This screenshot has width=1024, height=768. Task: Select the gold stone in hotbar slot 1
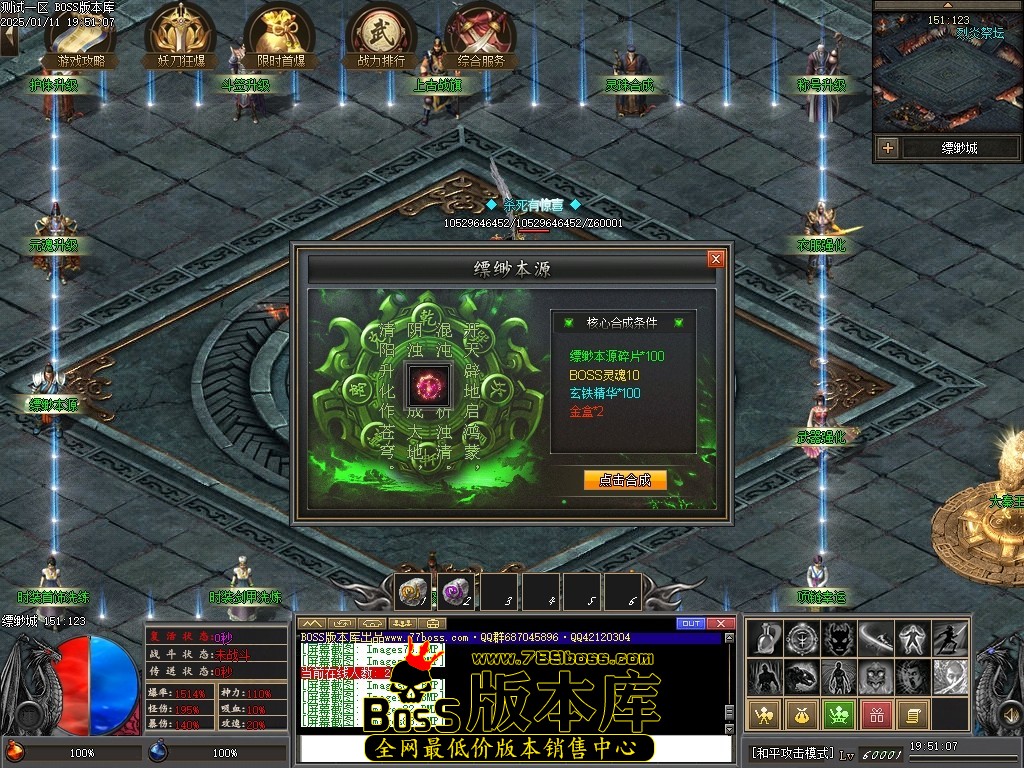[x=411, y=592]
